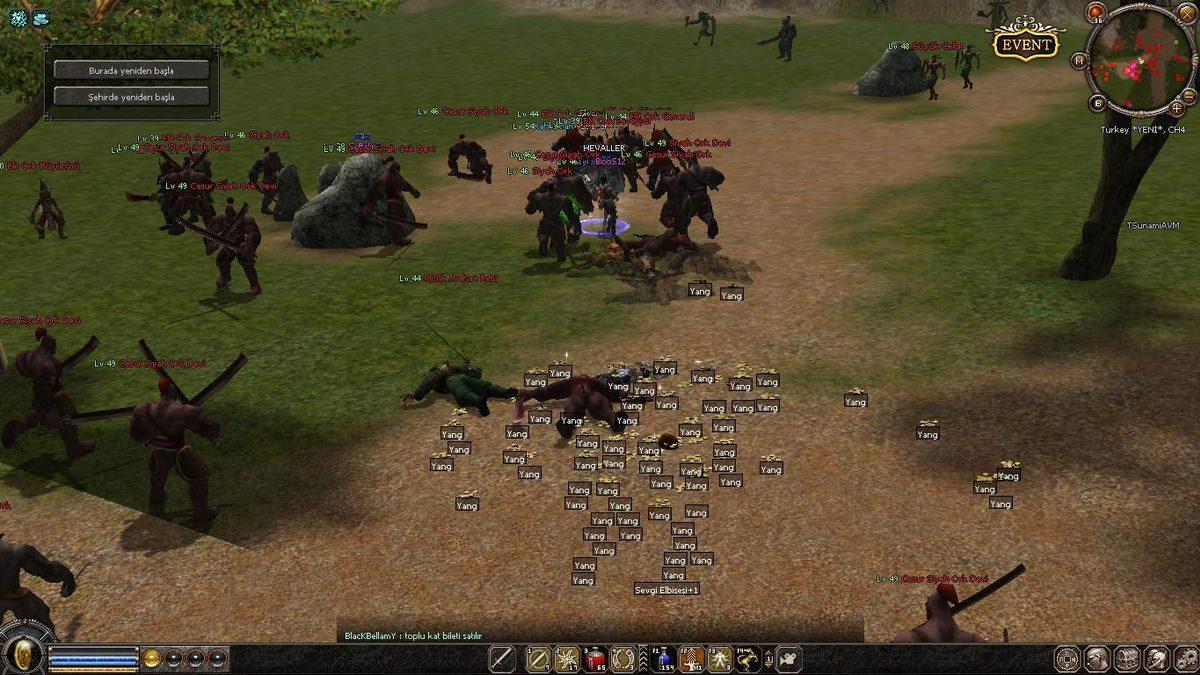Select the red potion hotbar slot
This screenshot has height=675, width=1200.
click(x=595, y=659)
